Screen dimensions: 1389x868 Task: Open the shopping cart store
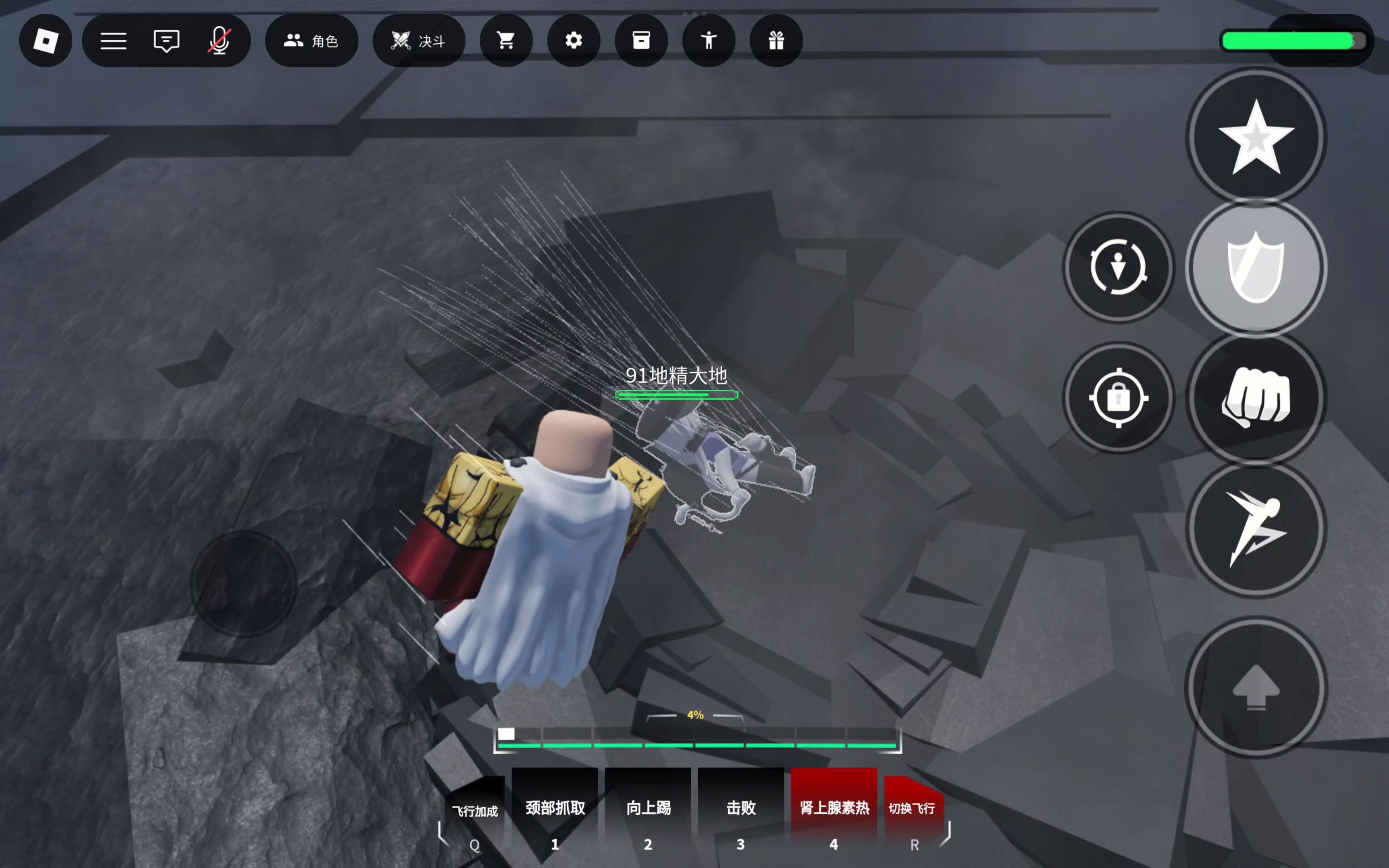click(506, 41)
